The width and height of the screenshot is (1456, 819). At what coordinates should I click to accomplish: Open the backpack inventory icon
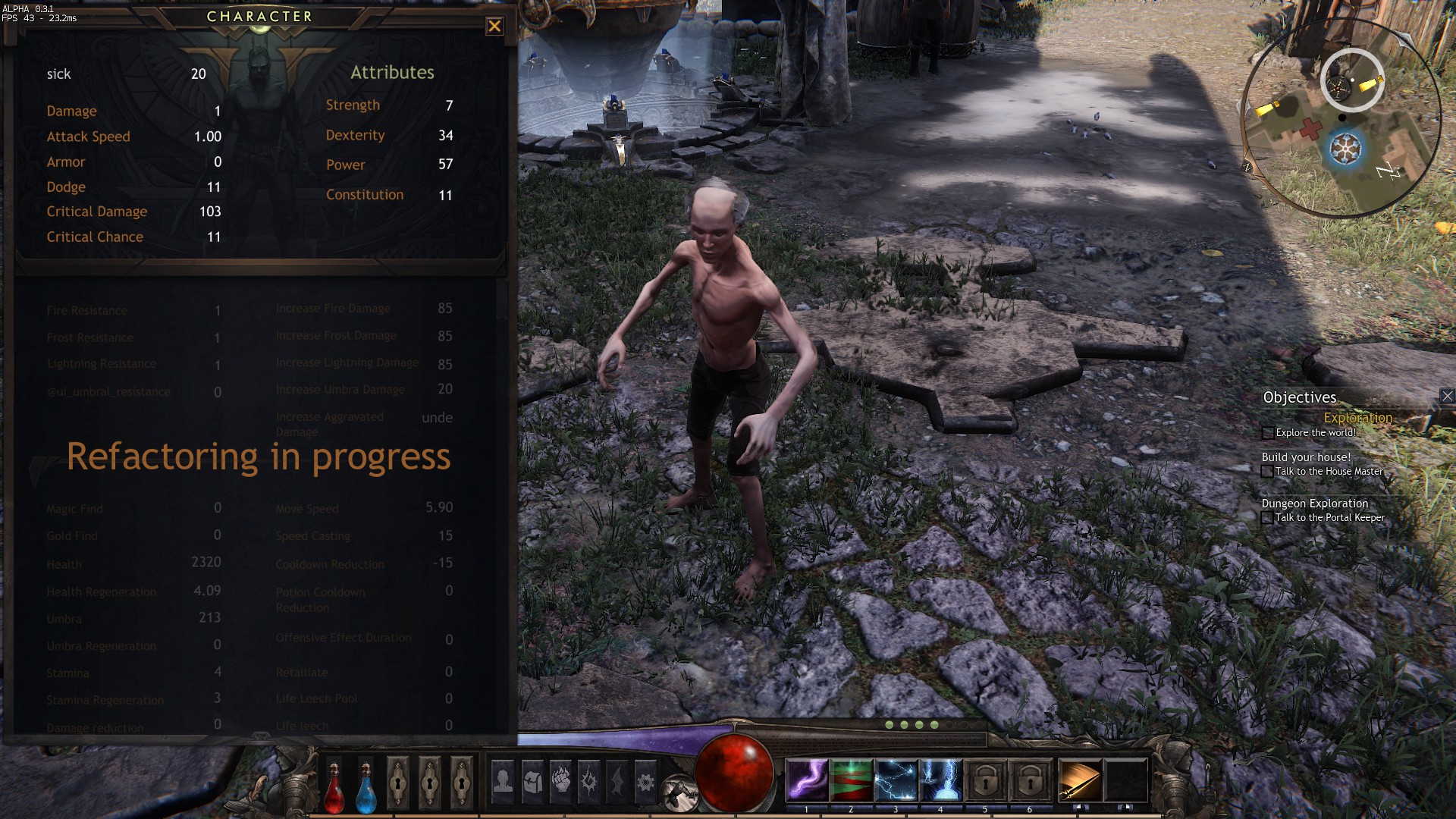click(x=532, y=781)
